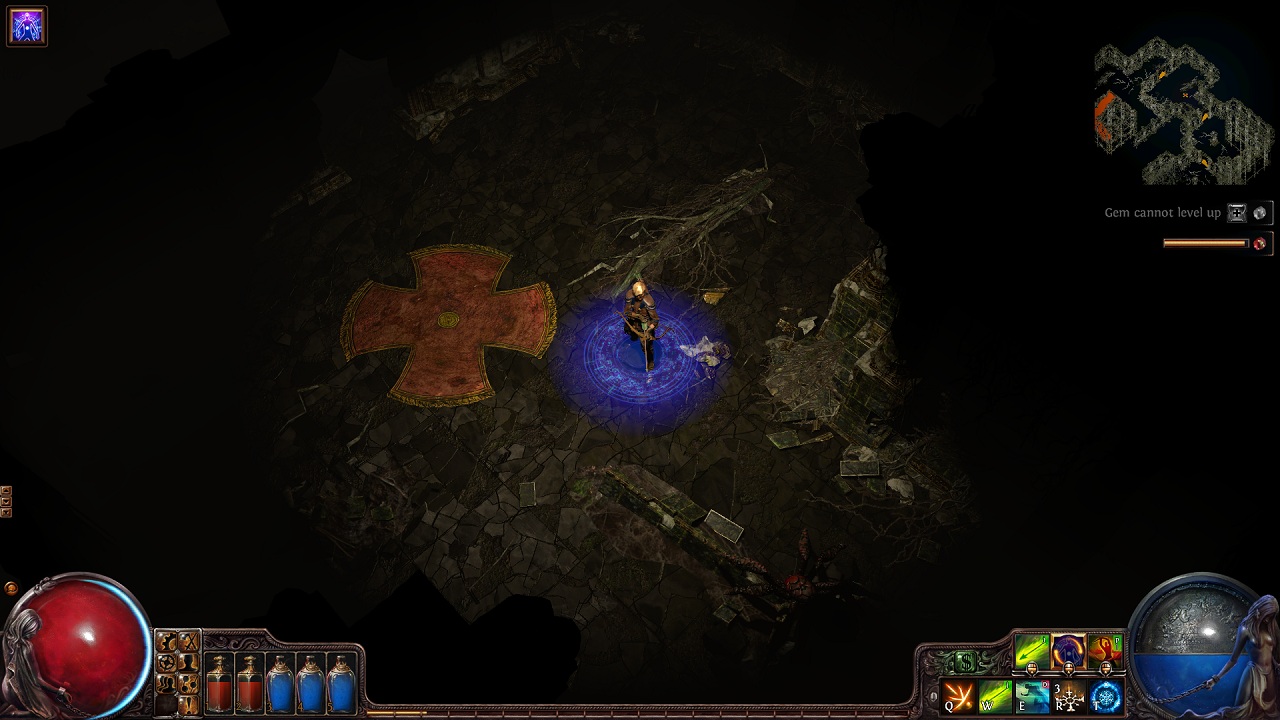Viewport: 1280px width, 720px height.
Task: Use the blue mana flask in slot 4
Action: tap(311, 683)
